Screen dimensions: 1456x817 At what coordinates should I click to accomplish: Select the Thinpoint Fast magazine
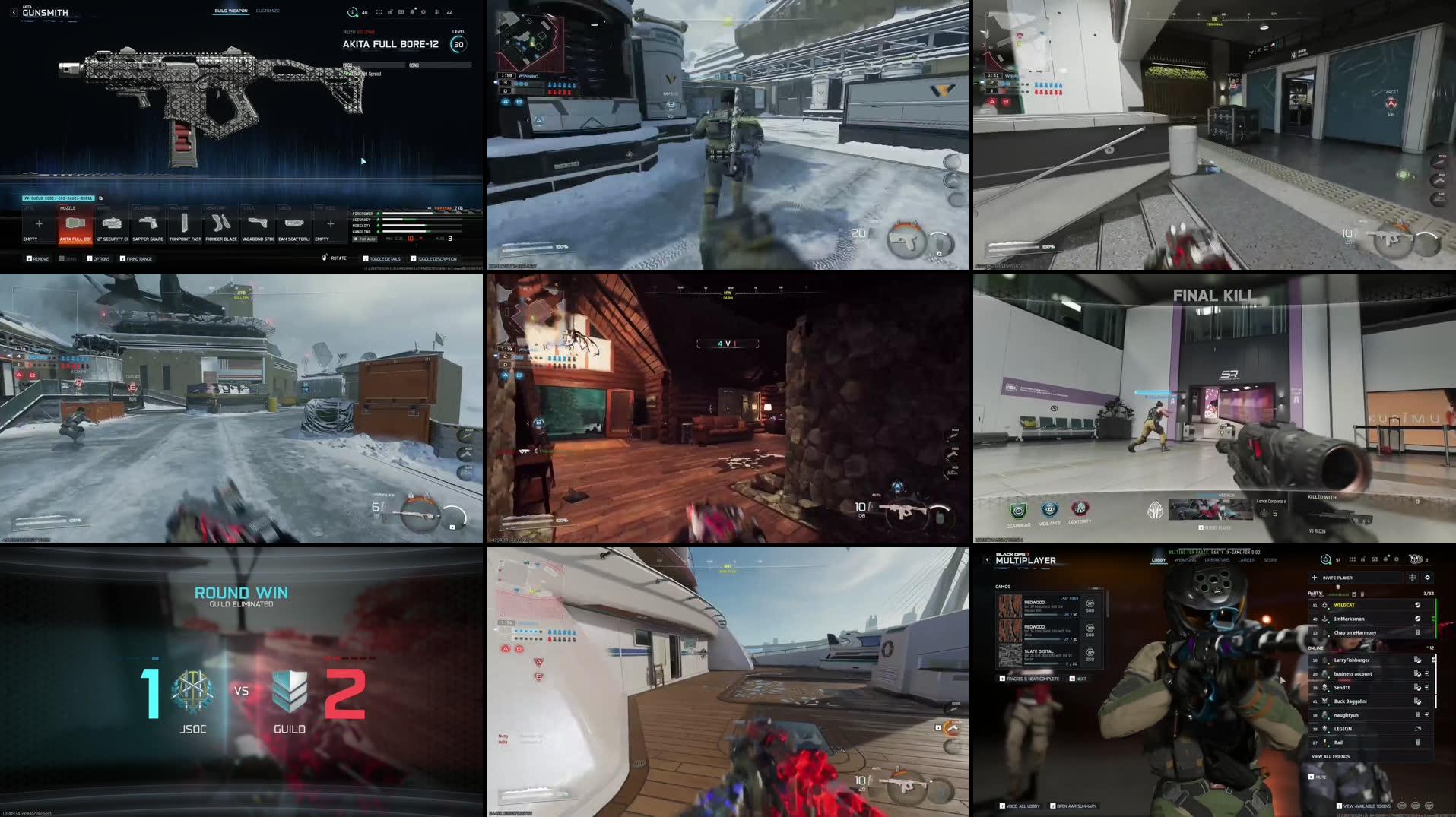coord(184,223)
